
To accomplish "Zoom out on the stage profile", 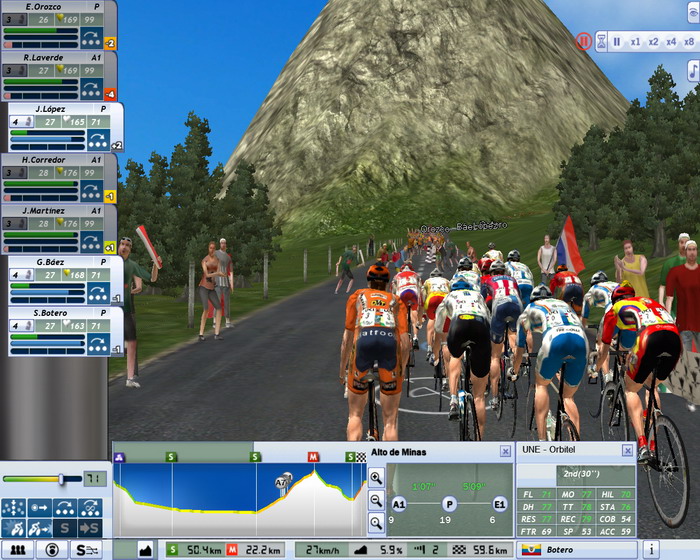I will (x=376, y=500).
